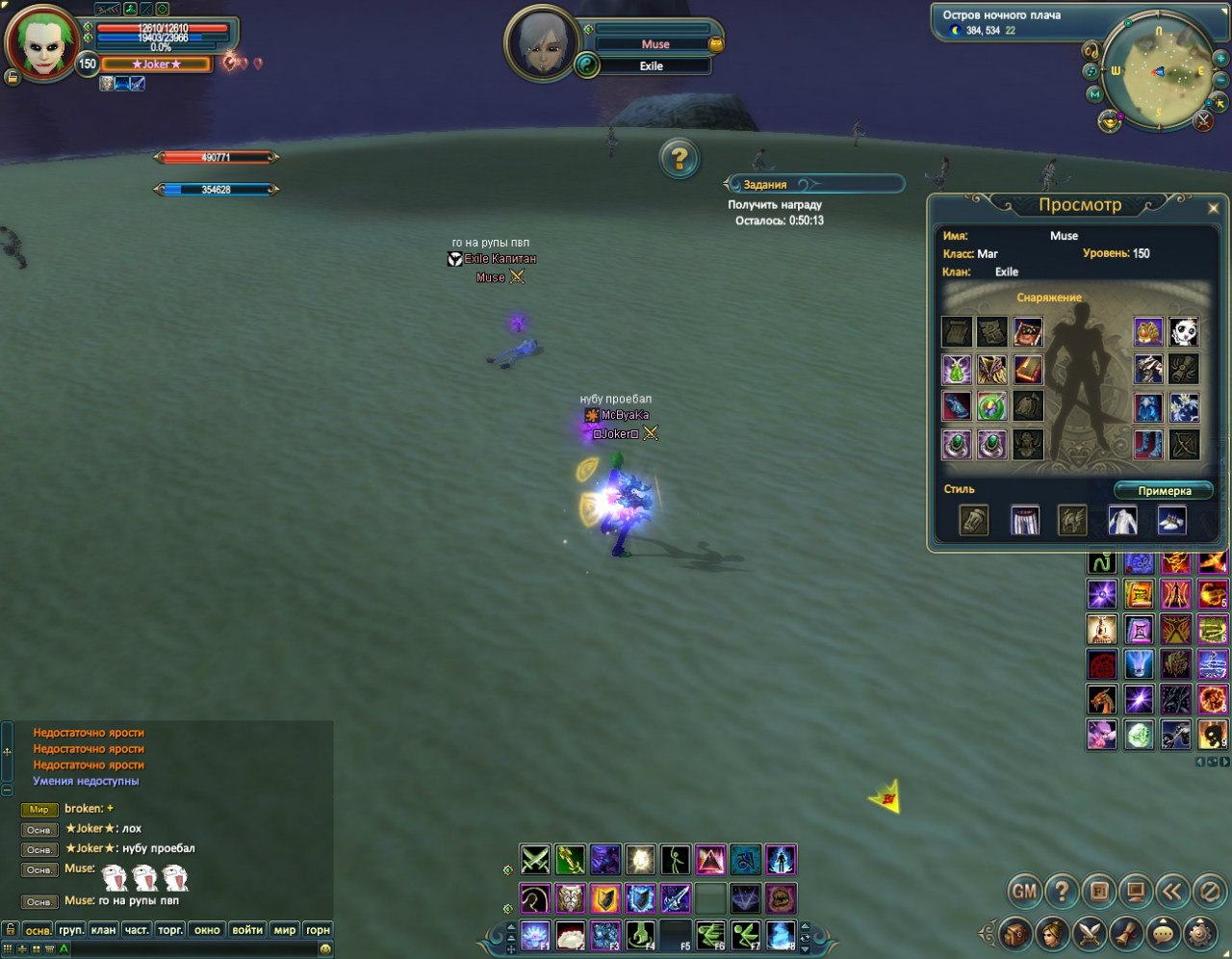Activate the orange shield skill
Viewport: 1232px width, 959px height.
(605, 898)
